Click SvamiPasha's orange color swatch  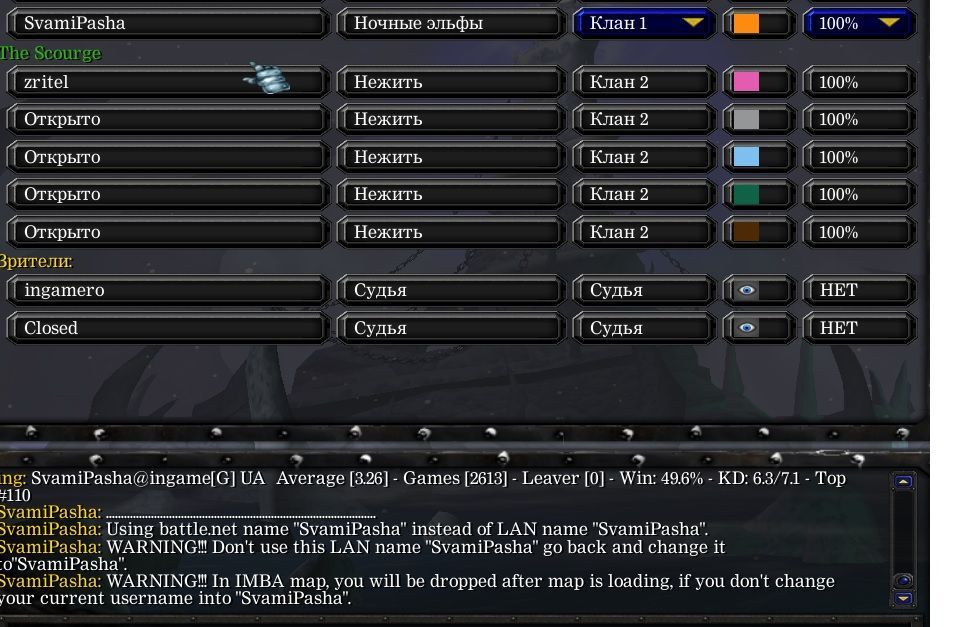pyautogui.click(x=747, y=23)
